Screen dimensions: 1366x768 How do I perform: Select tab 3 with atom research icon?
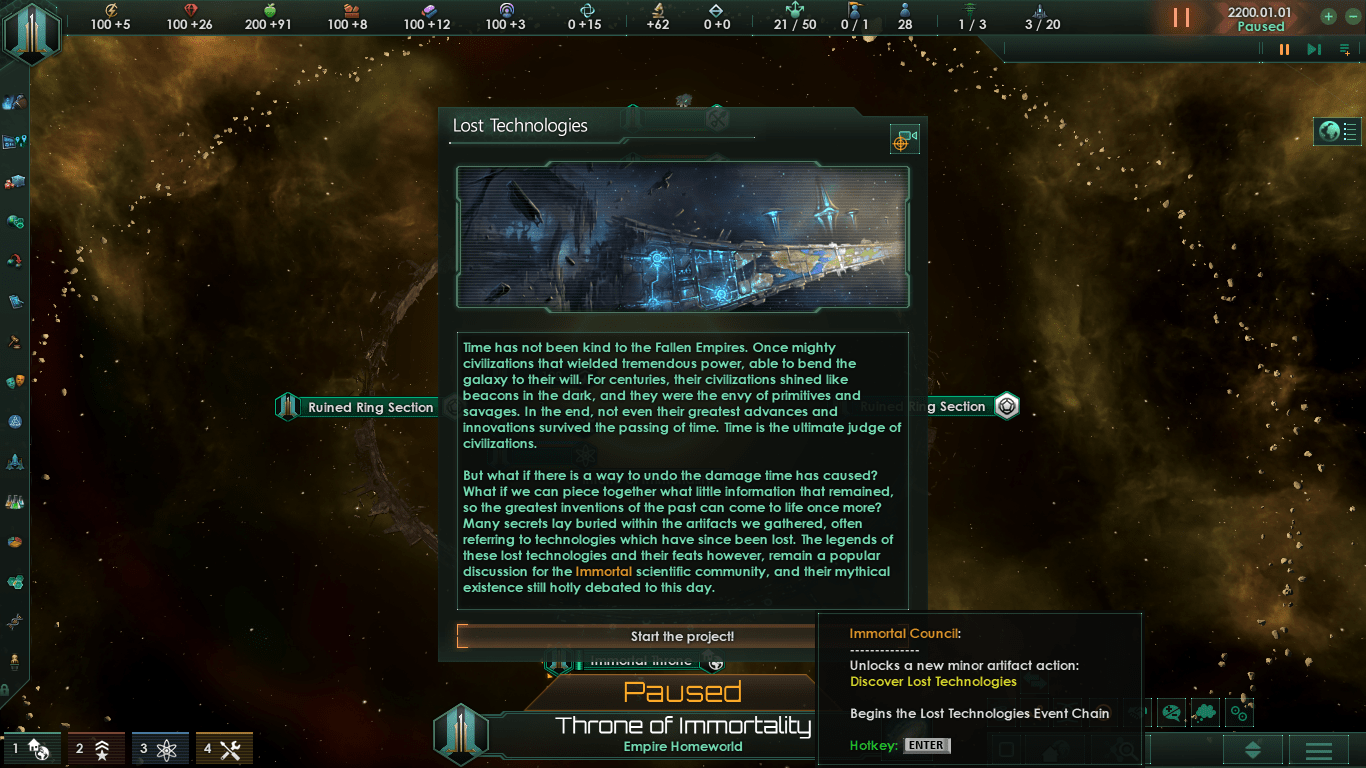(159, 748)
